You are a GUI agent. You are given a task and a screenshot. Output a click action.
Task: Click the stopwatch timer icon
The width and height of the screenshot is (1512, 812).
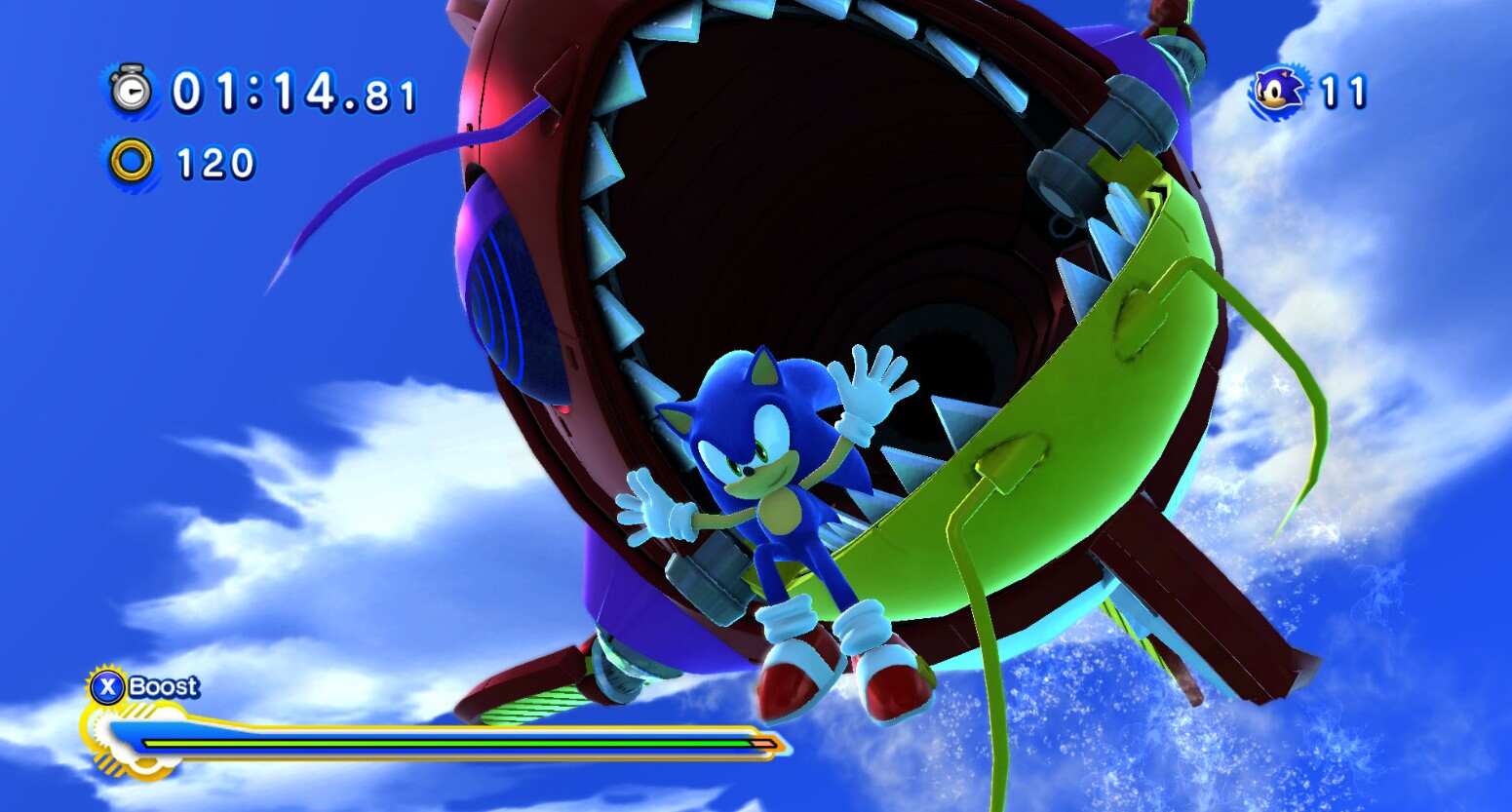131,90
